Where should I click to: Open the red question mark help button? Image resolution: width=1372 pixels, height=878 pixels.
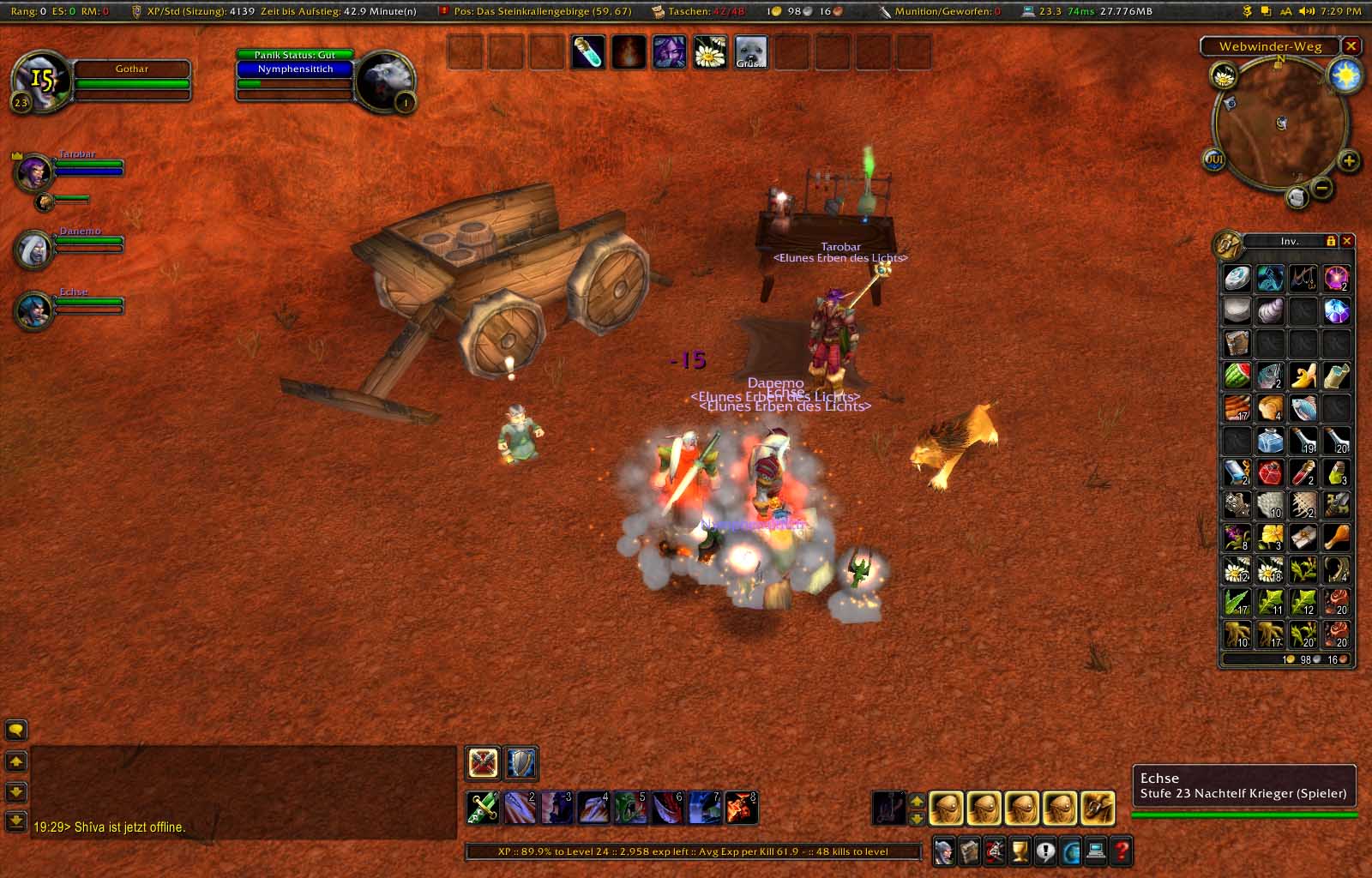click(1121, 851)
